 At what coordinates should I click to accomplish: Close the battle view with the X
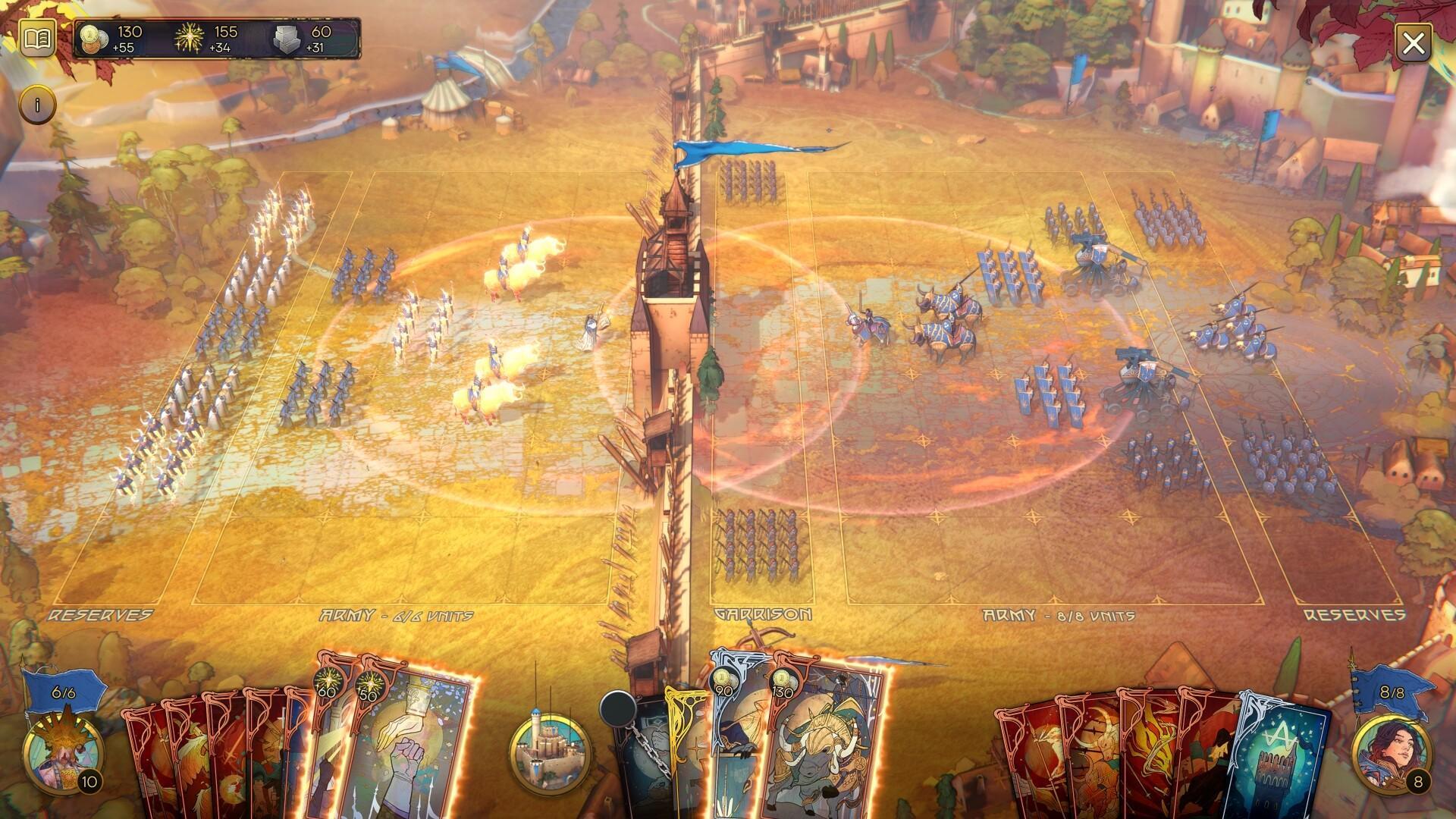pyautogui.click(x=1414, y=43)
